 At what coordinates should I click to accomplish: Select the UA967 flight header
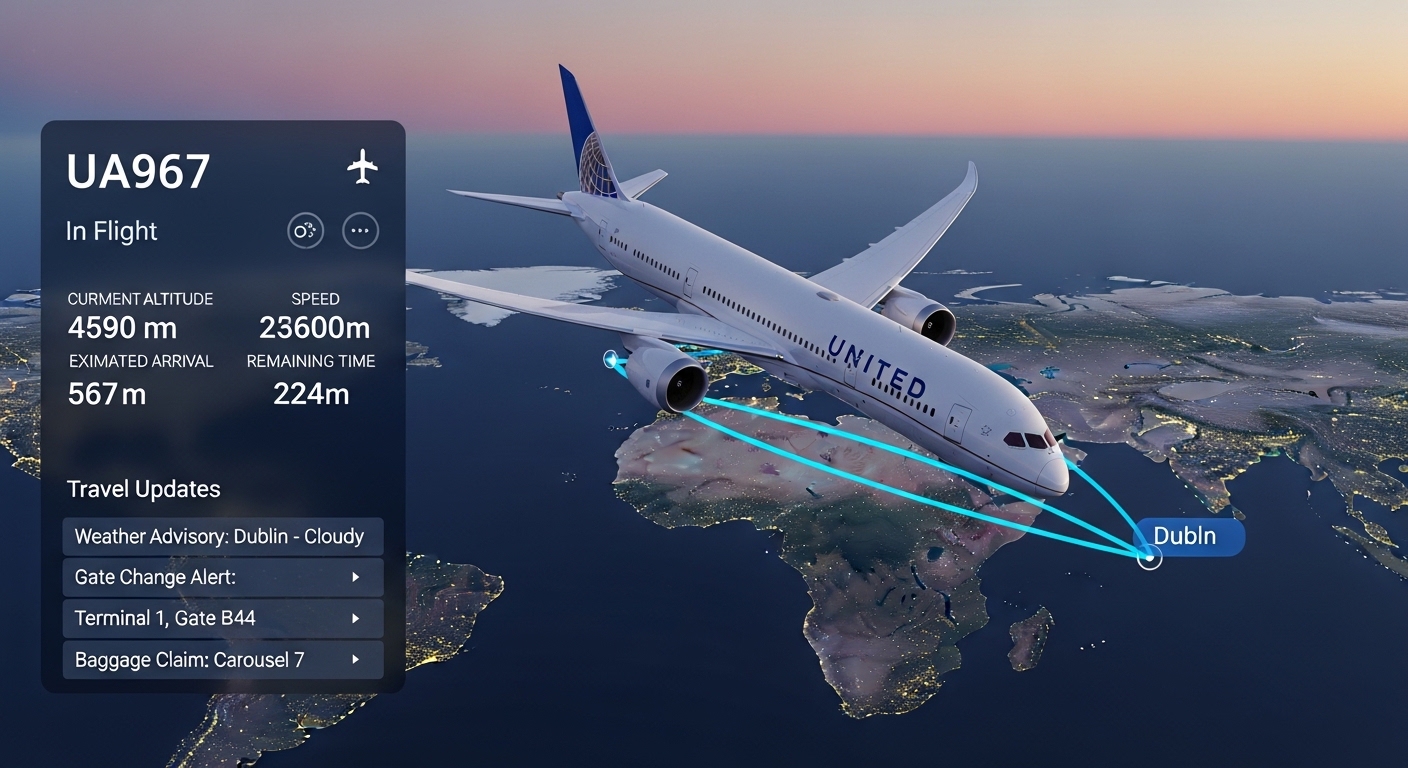(138, 170)
